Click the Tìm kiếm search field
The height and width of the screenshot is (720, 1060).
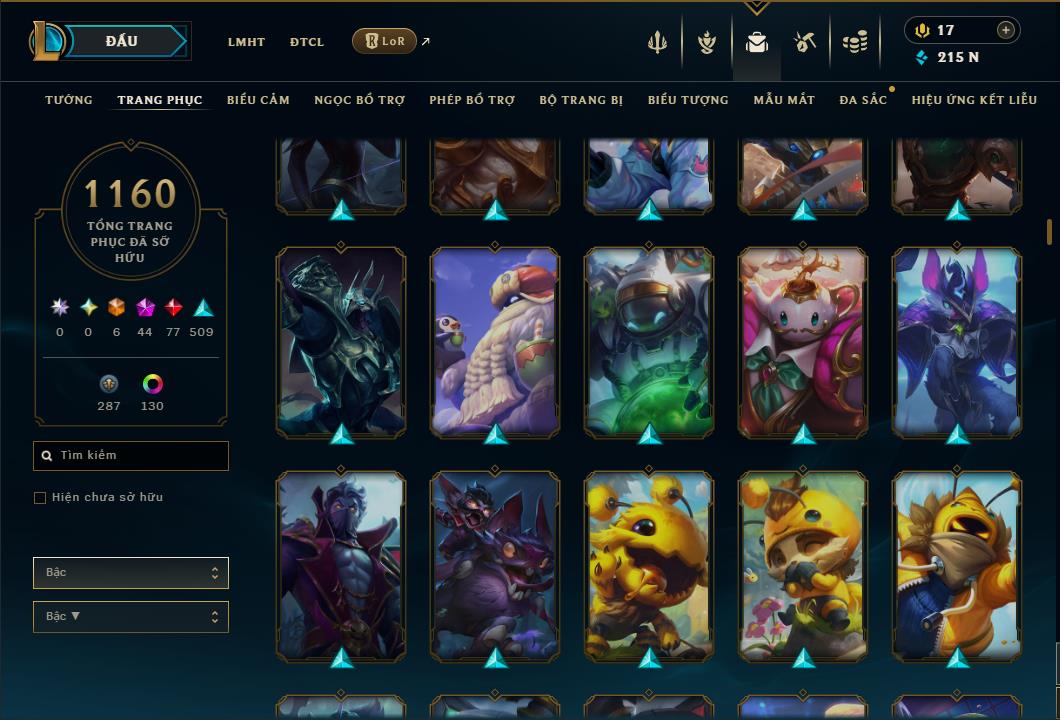(131, 456)
